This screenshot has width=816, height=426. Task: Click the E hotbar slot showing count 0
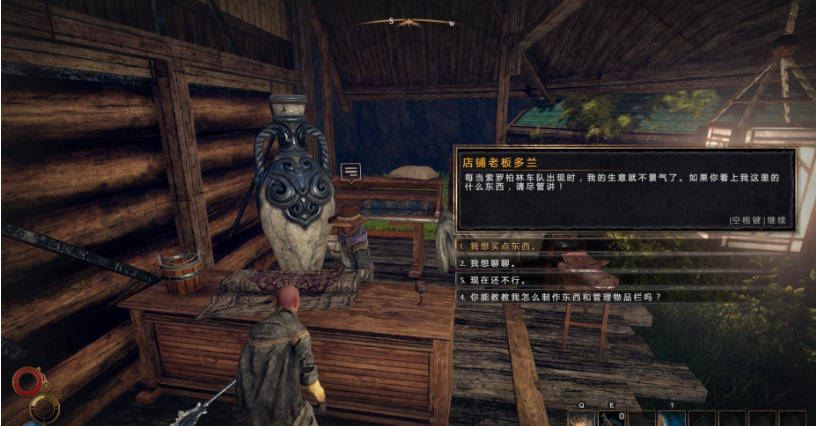pyautogui.click(x=612, y=417)
